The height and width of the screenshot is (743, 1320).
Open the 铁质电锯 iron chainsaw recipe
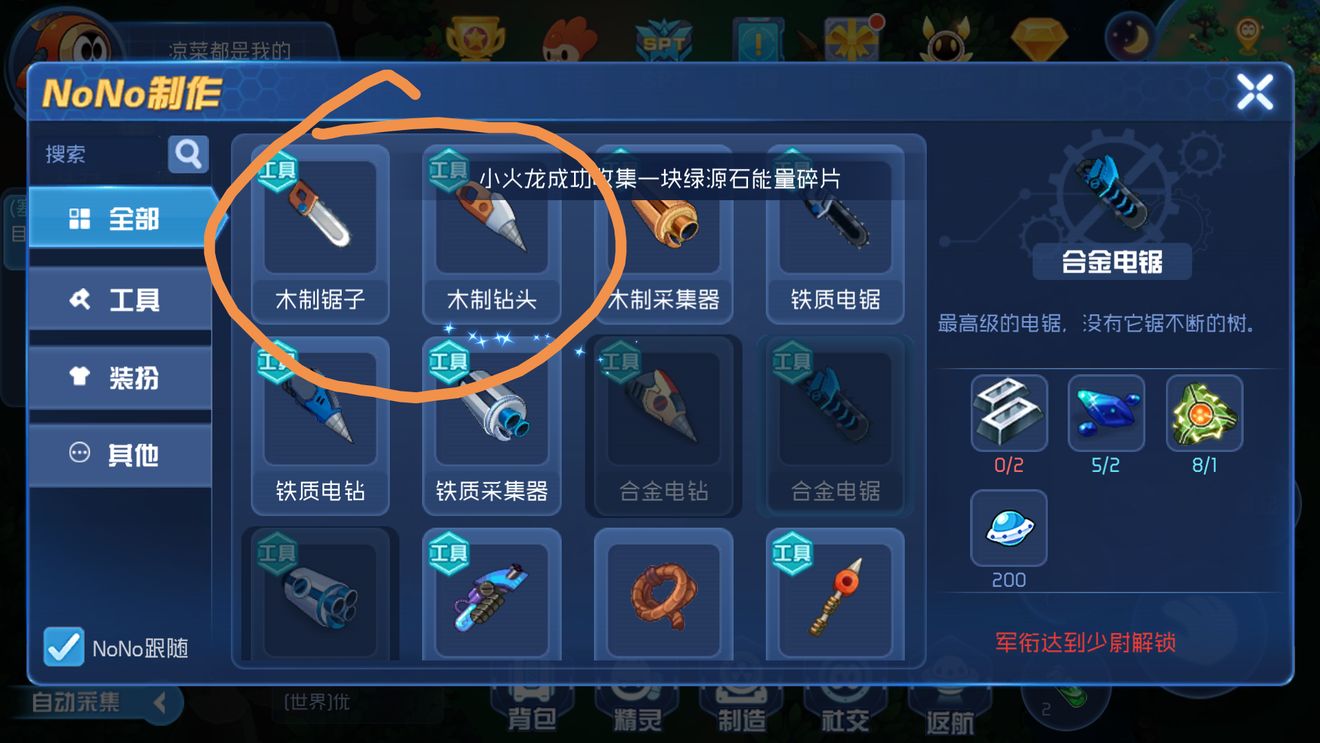[x=835, y=230]
